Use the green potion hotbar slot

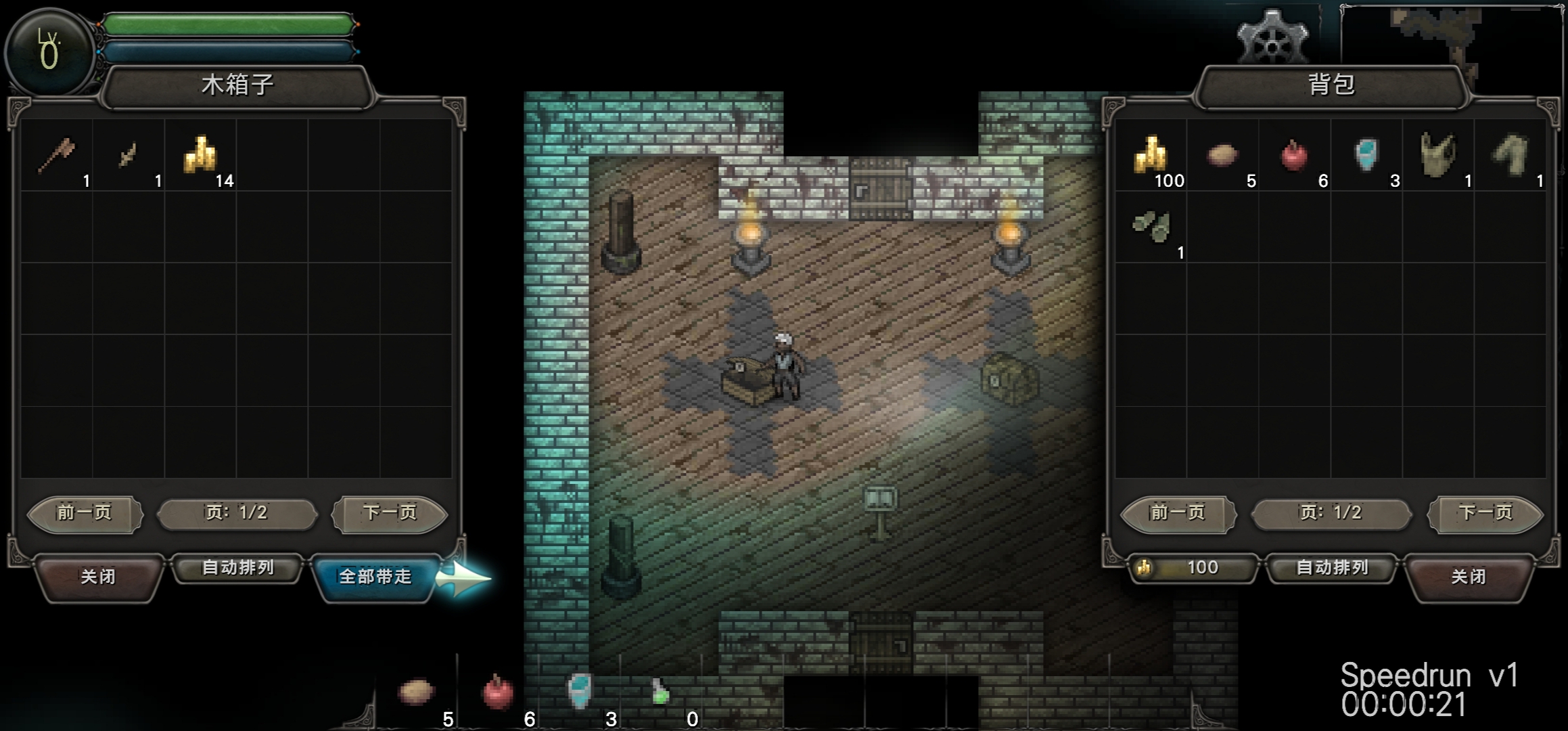coord(660,692)
